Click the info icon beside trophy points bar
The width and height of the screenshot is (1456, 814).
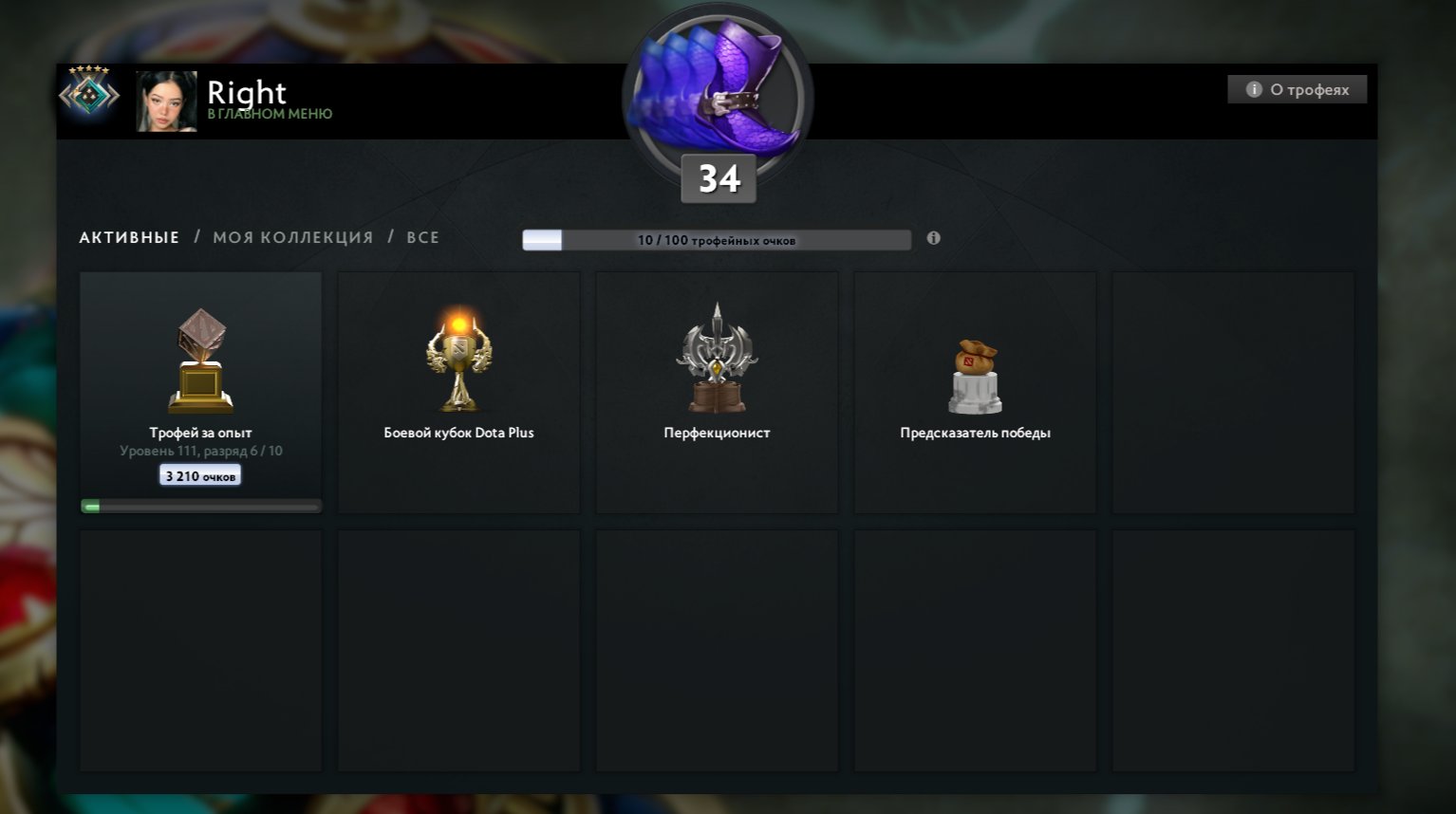click(933, 239)
